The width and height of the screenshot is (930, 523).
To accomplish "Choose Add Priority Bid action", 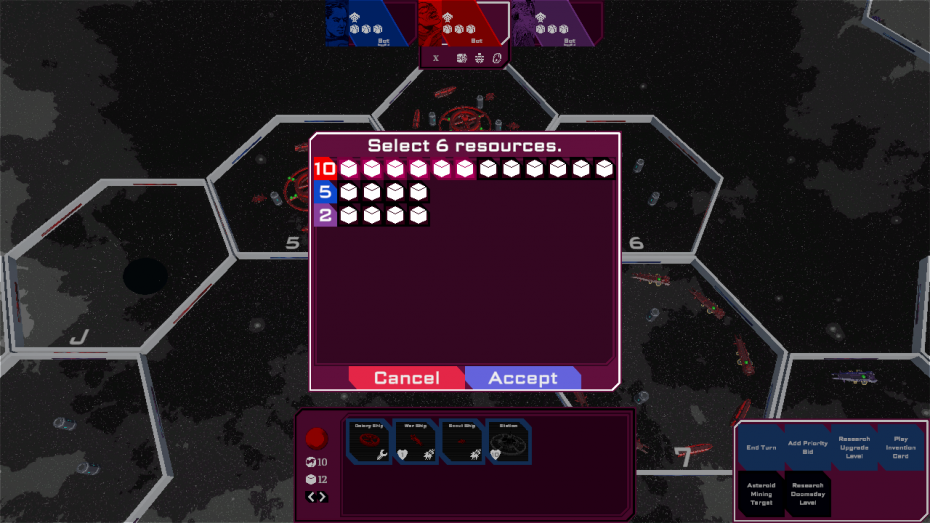I will (x=807, y=448).
